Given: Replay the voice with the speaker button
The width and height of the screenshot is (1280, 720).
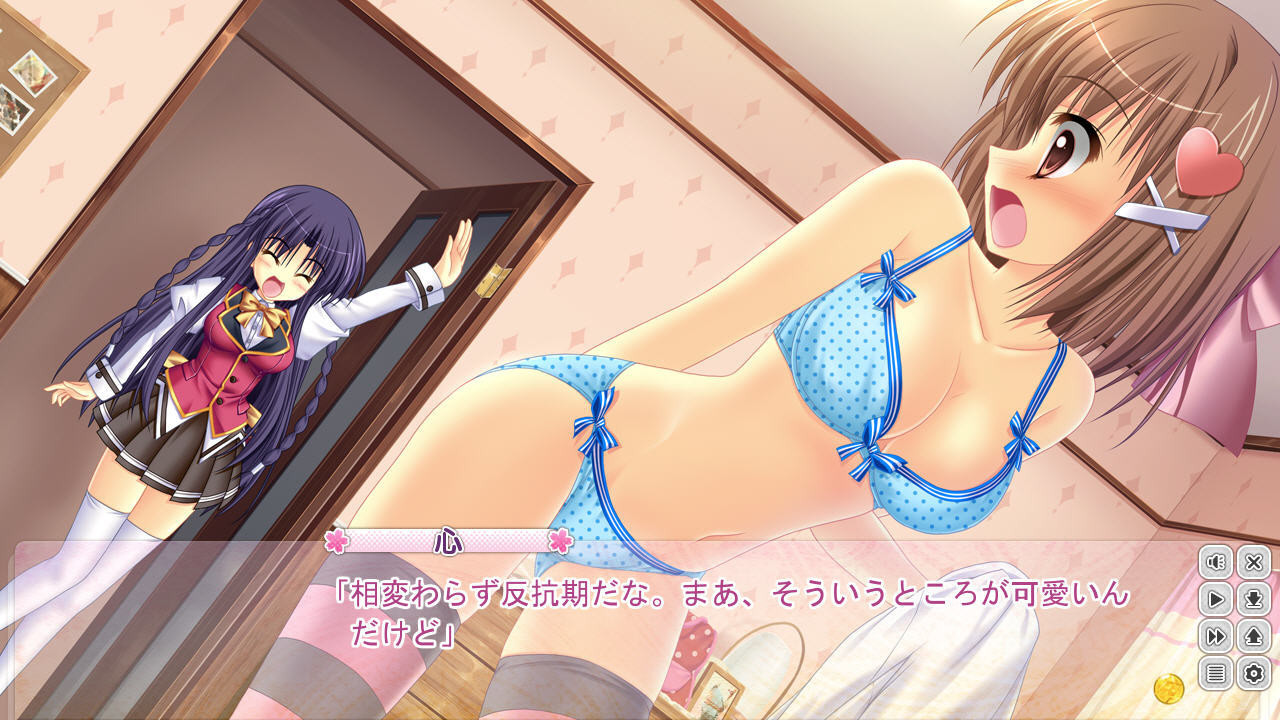Looking at the screenshot, I should pos(1216,563).
